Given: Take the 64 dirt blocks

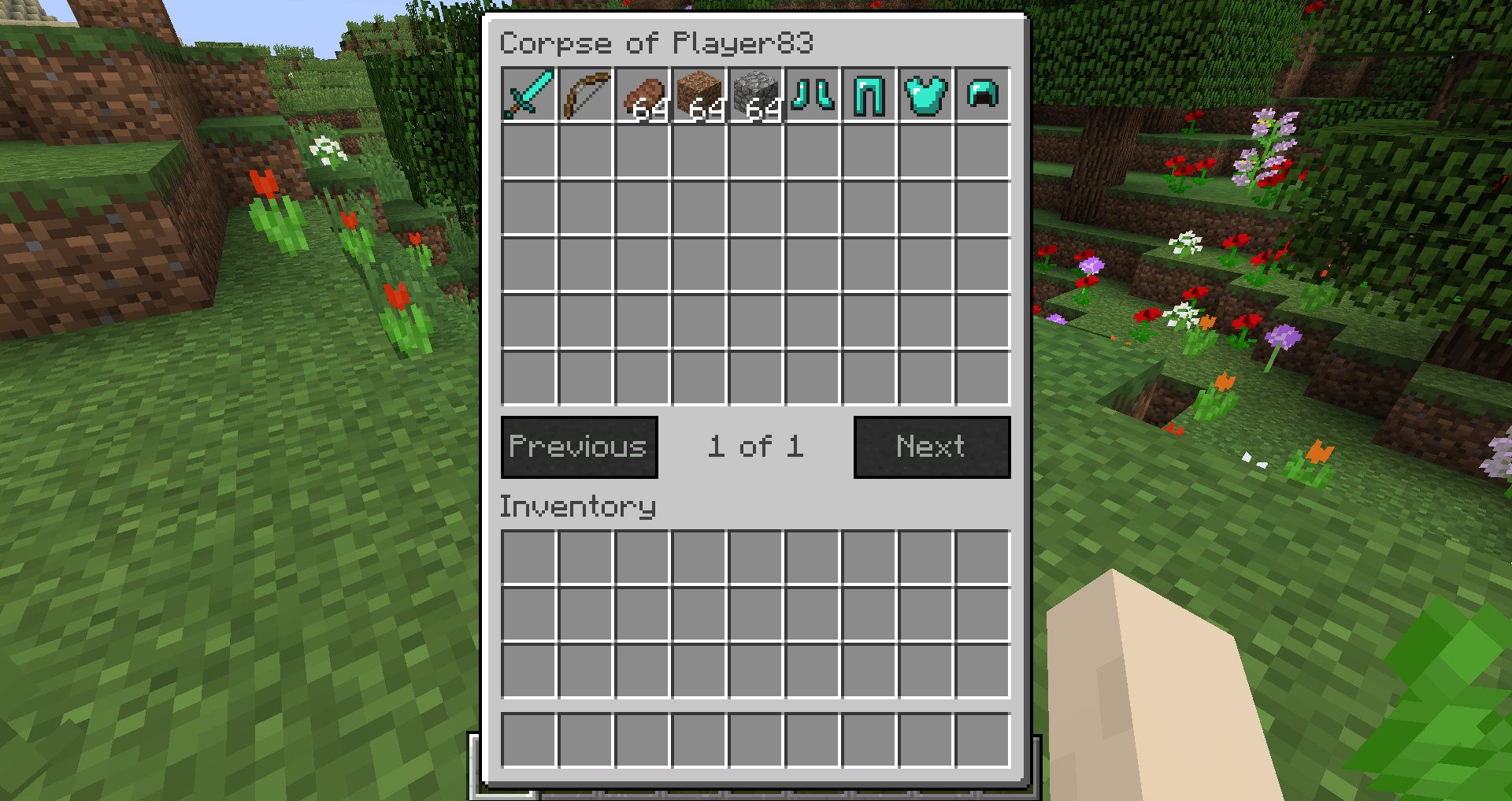Looking at the screenshot, I should point(698,96).
